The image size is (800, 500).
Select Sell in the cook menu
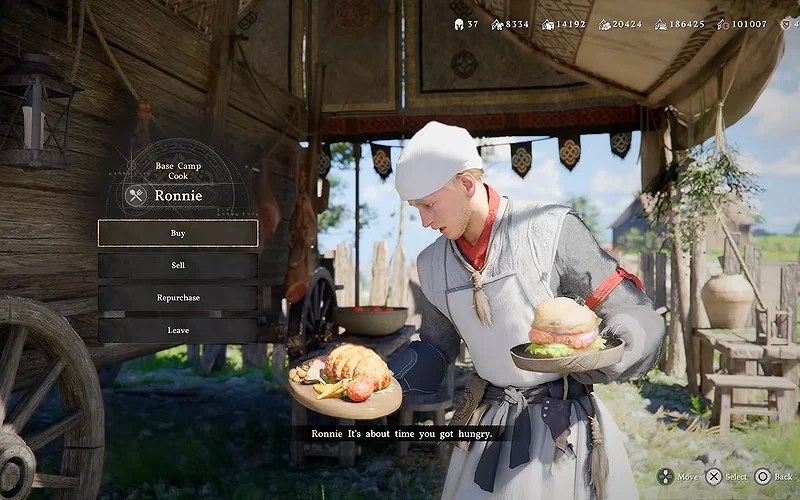(x=178, y=265)
